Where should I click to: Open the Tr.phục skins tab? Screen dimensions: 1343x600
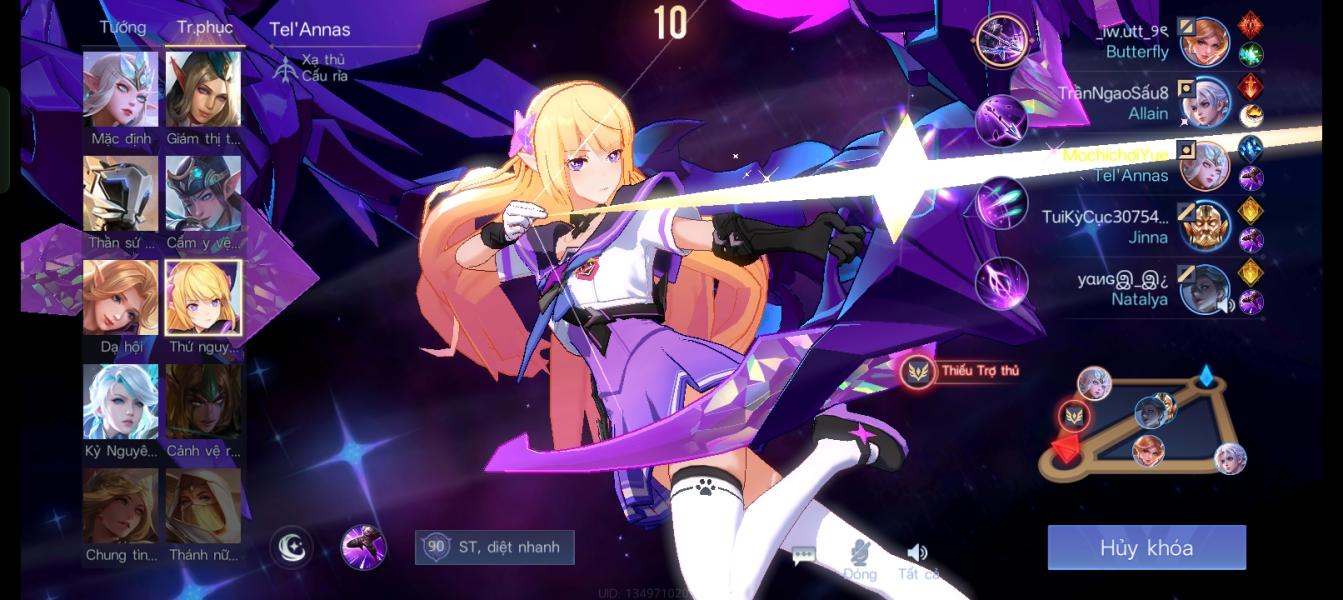pyautogui.click(x=204, y=27)
